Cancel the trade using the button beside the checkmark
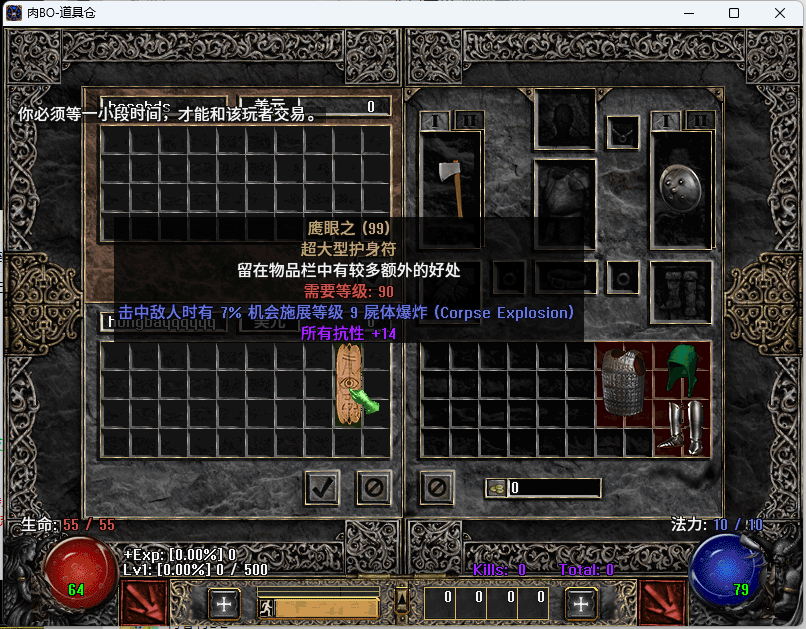 tap(373, 487)
